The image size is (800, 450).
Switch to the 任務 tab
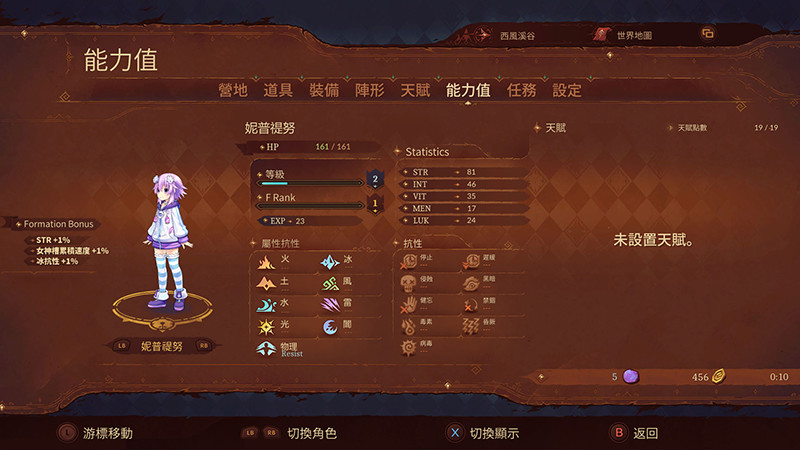[522, 90]
